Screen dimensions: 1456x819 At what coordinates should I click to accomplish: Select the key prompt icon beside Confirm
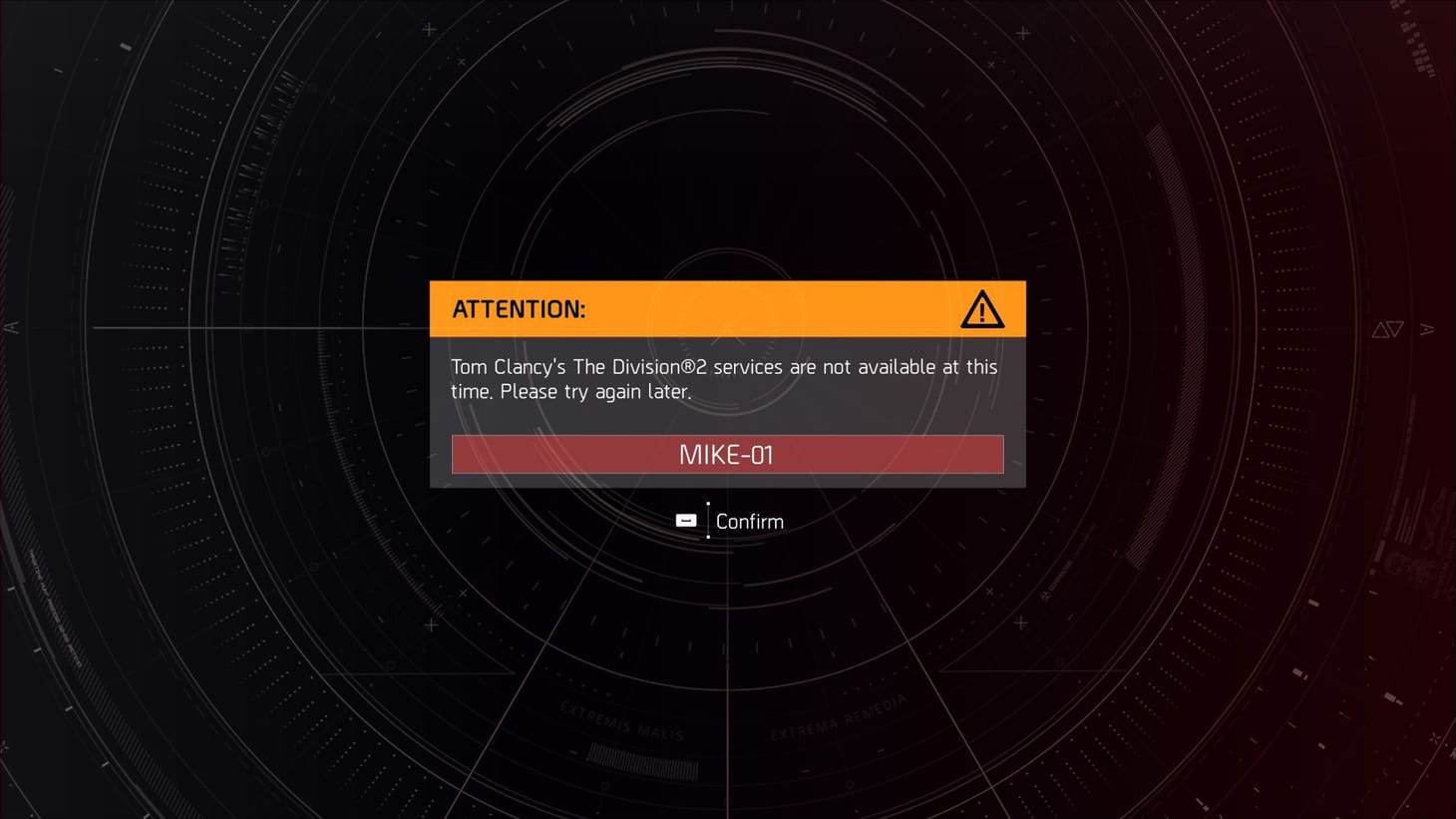(x=685, y=520)
